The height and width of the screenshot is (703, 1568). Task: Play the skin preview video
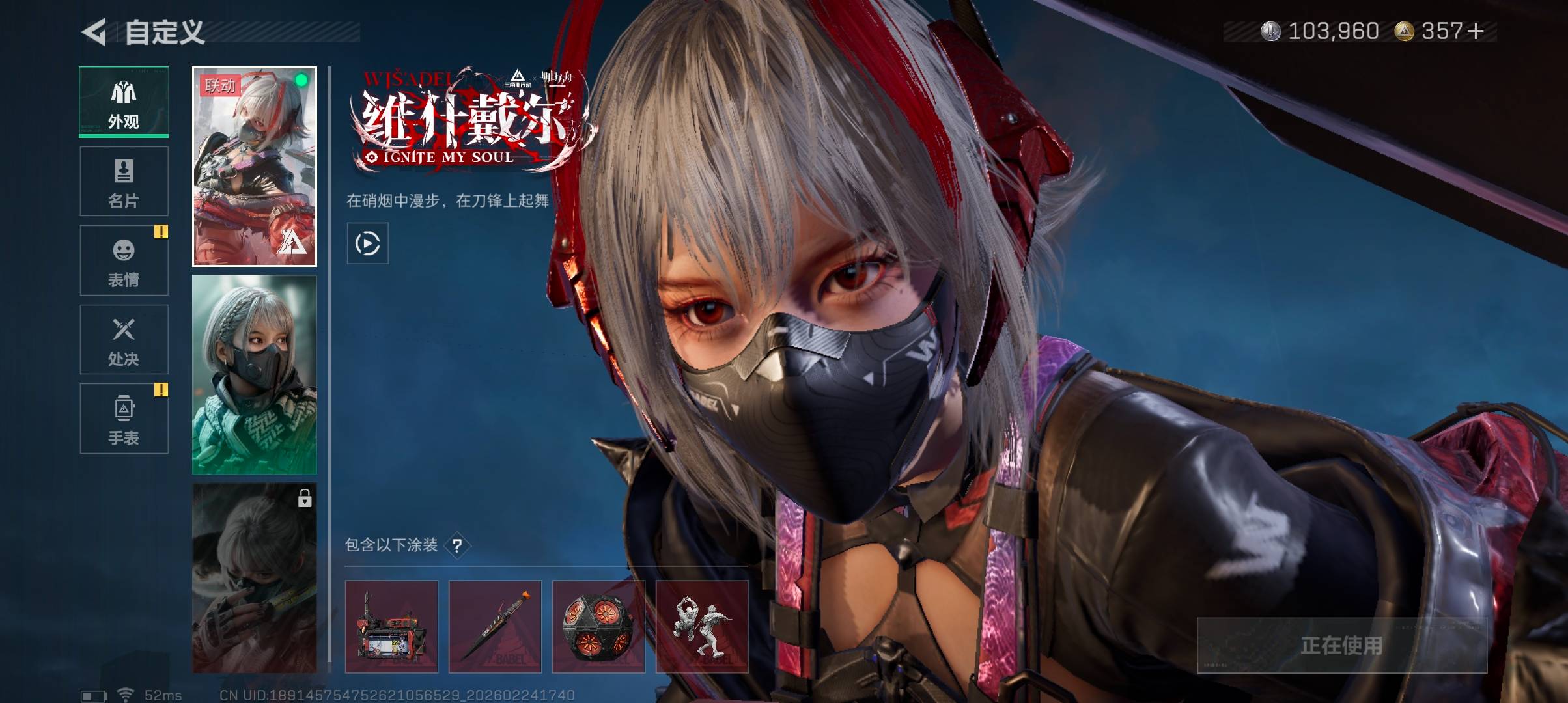(x=368, y=243)
